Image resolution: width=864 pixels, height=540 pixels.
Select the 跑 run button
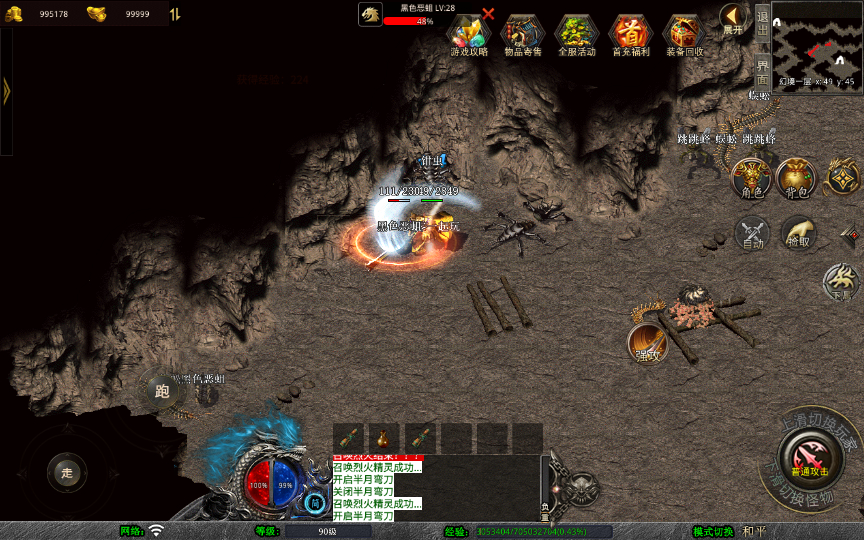162,391
